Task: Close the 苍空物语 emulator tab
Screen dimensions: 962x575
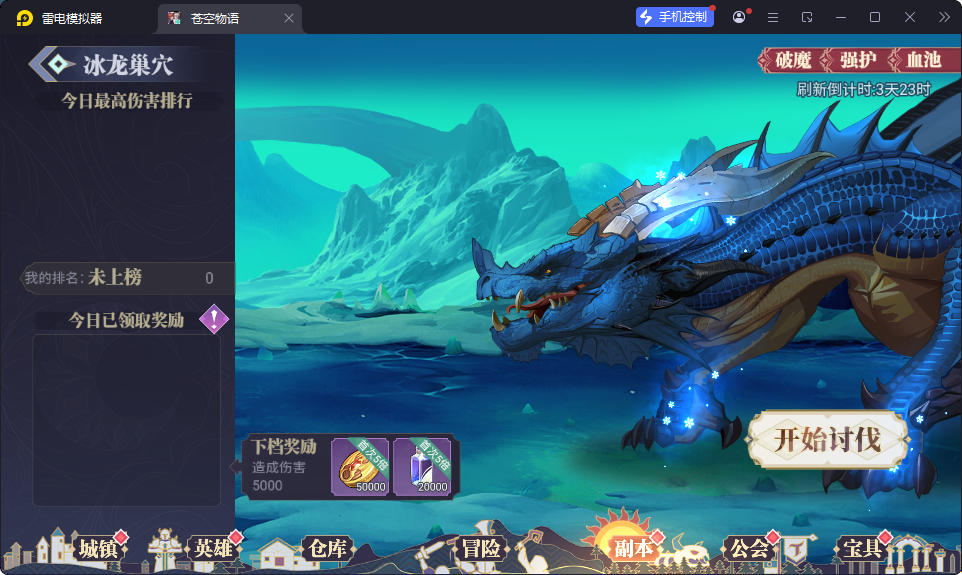Action: [289, 18]
